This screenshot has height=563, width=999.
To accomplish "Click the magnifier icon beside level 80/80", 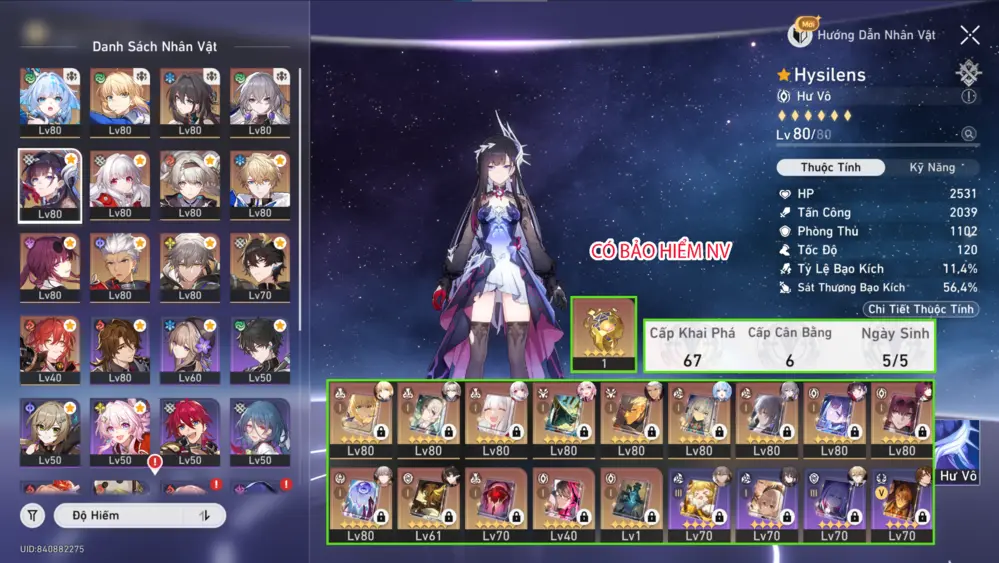I will click(x=968, y=134).
